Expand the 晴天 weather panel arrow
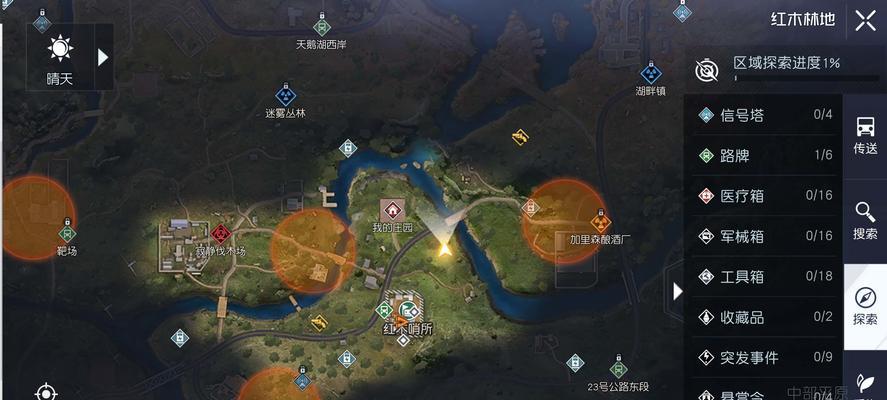The image size is (887, 400). [102, 57]
